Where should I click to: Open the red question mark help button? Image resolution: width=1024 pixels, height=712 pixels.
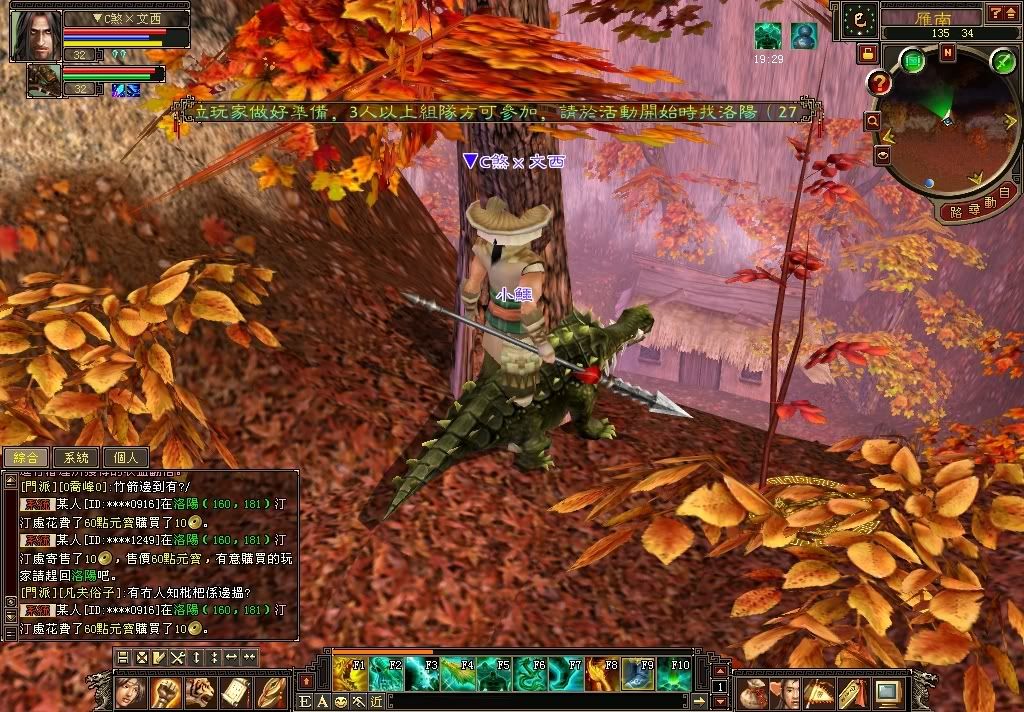[x=880, y=82]
